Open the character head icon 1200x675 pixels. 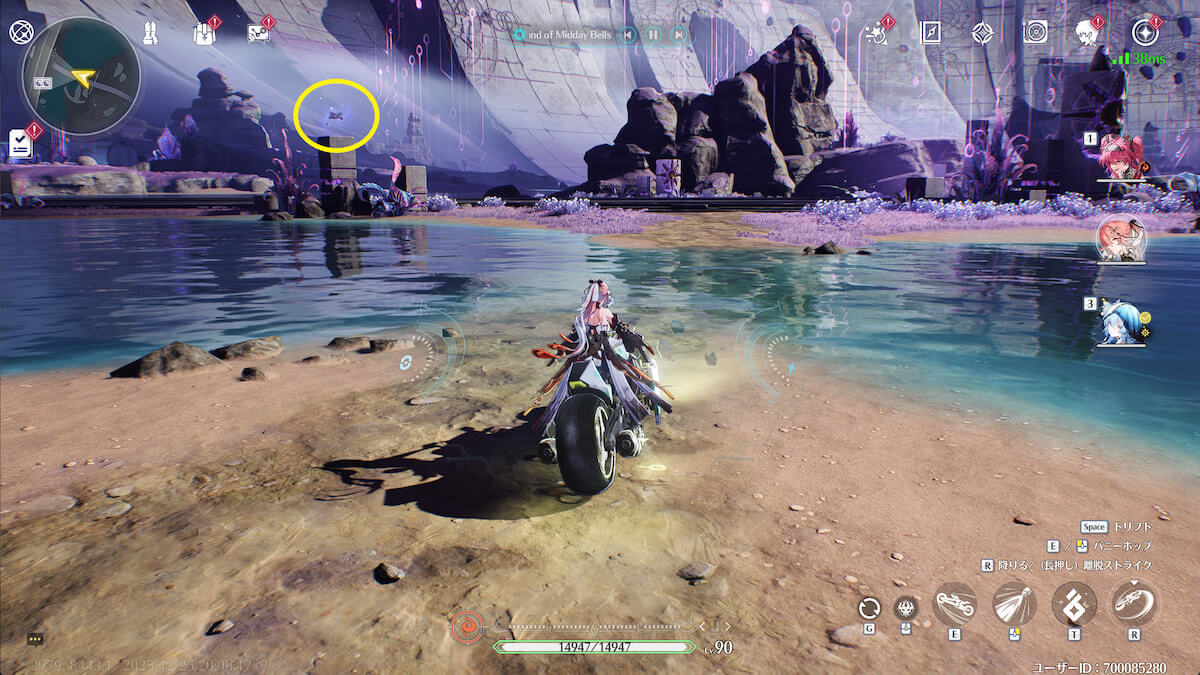pyautogui.click(x=1088, y=33)
